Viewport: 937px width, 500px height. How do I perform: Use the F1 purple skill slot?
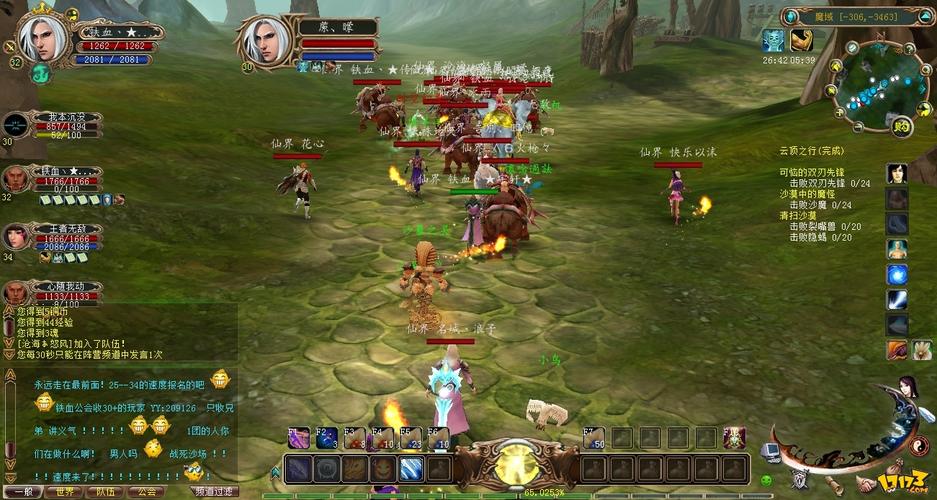(299, 438)
